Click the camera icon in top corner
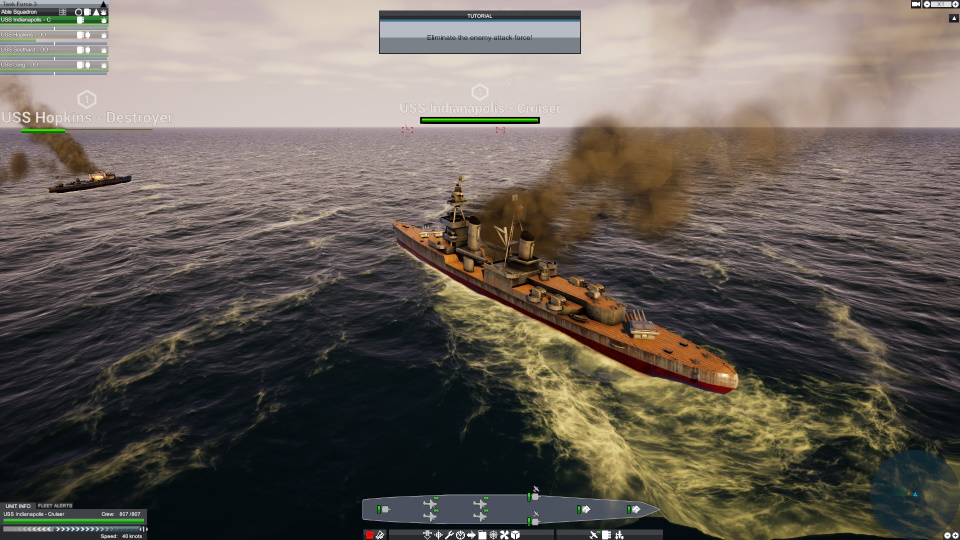 pyautogui.click(x=916, y=4)
